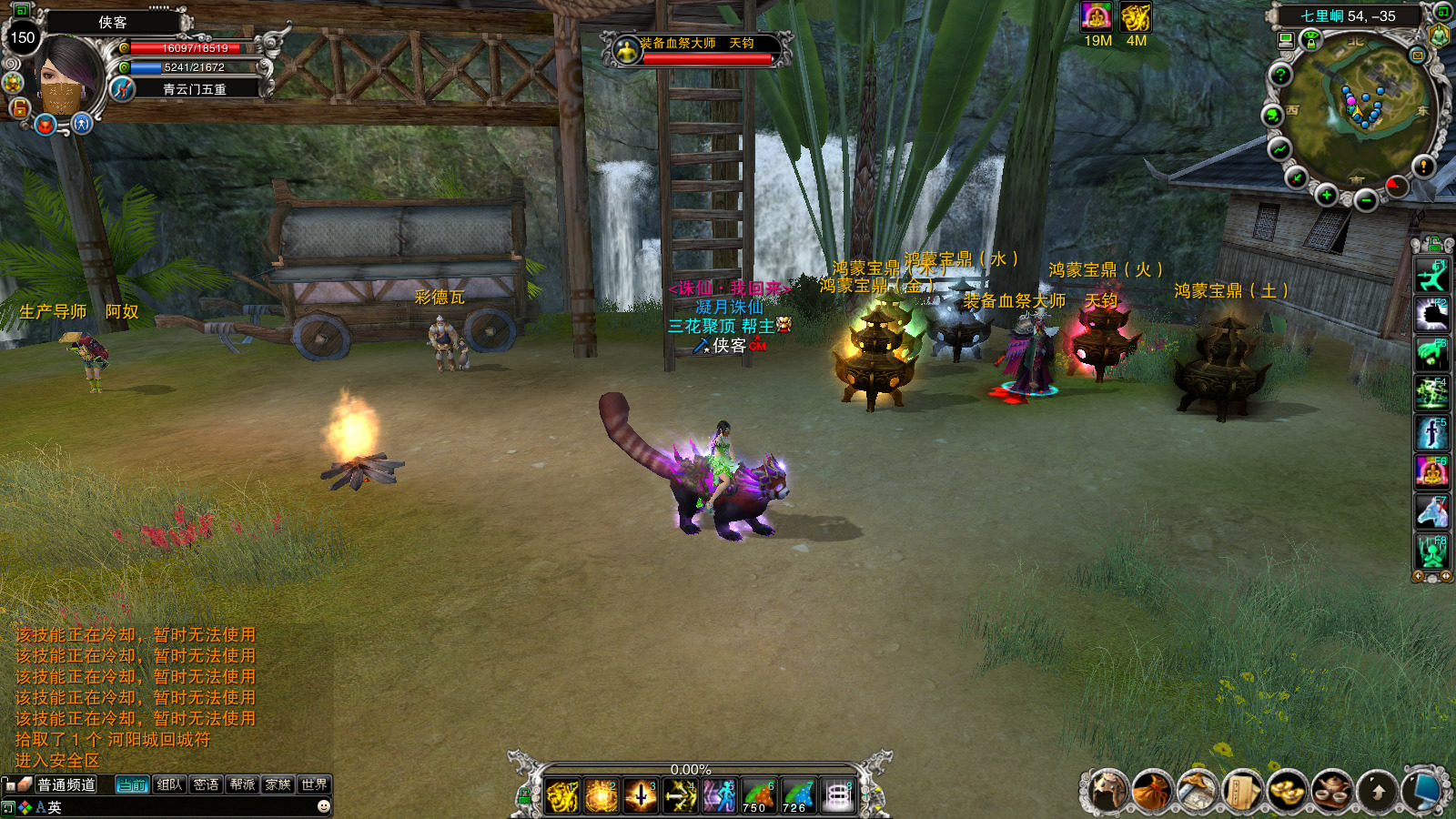Click the minimap's green minus zoom-out button
This screenshot has width=1456, height=819.
tap(1365, 200)
